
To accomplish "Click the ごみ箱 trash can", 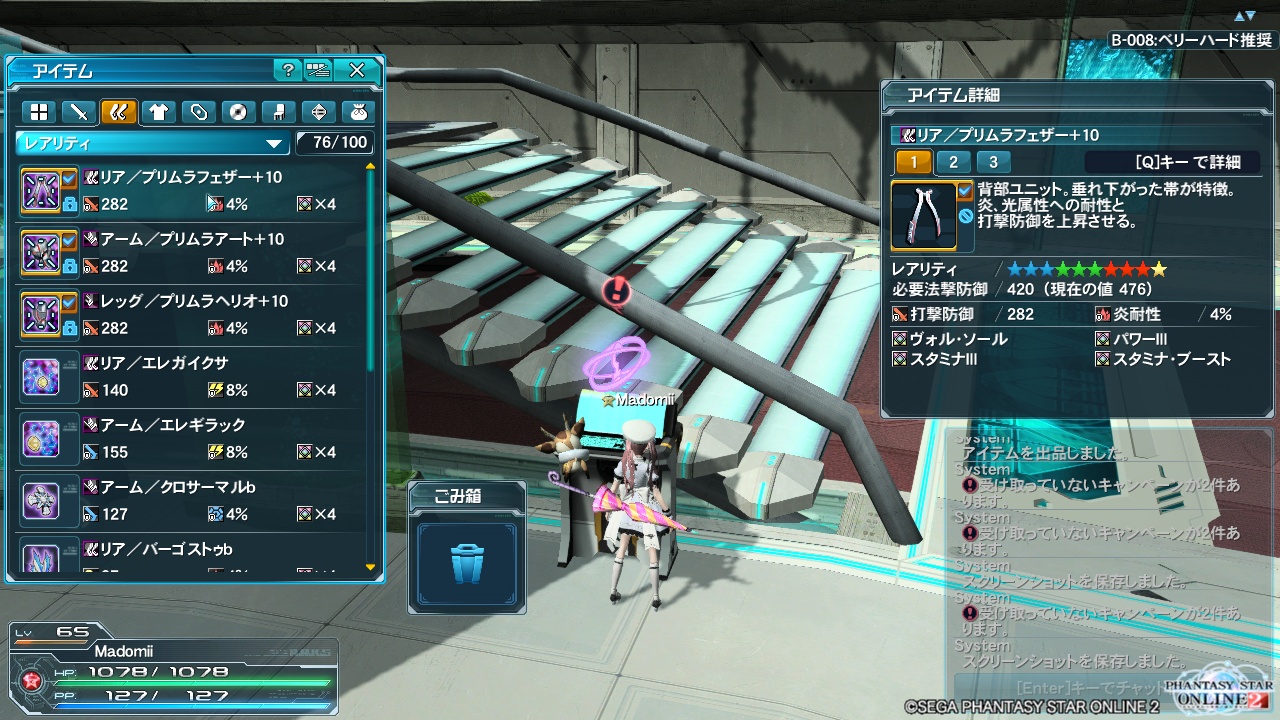I will [x=467, y=563].
